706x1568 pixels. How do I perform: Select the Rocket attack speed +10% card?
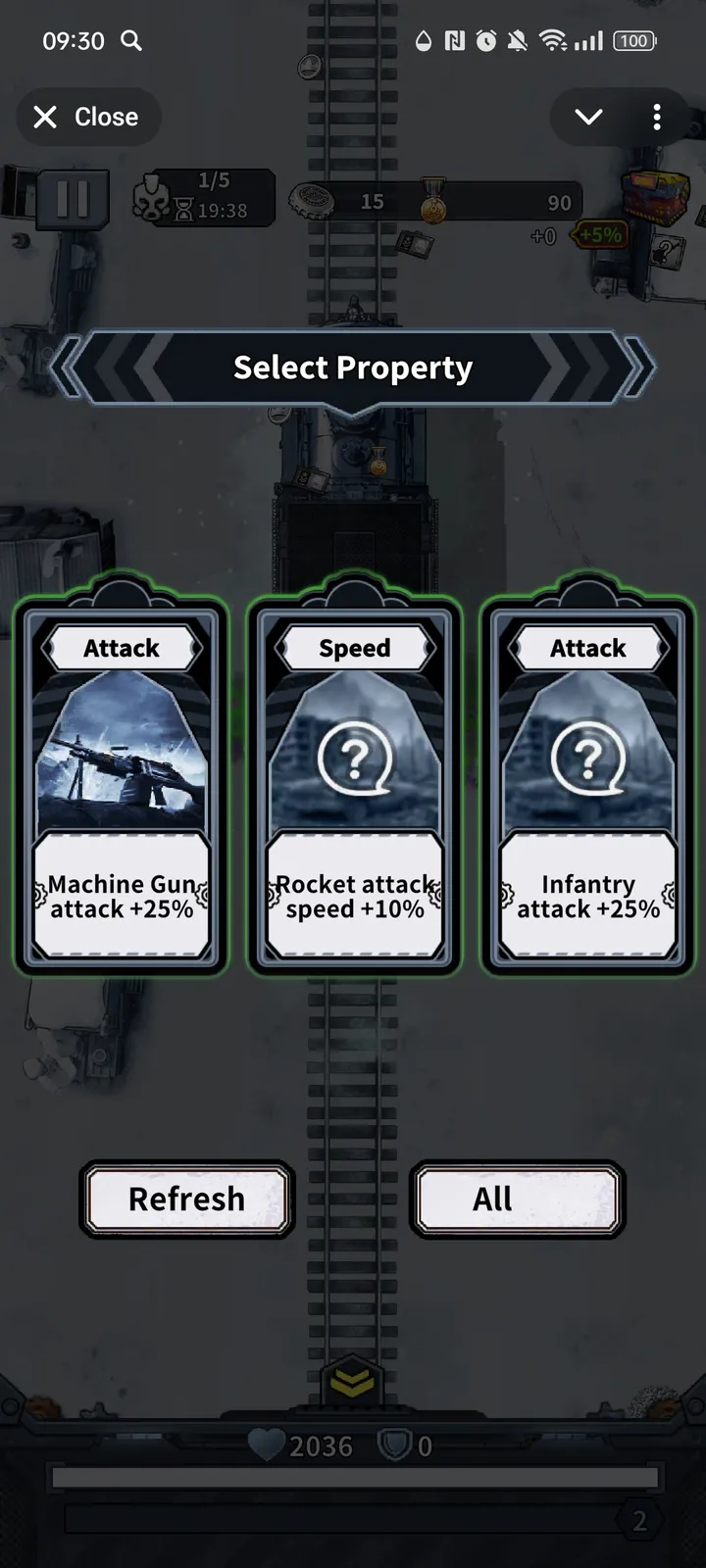point(354,784)
